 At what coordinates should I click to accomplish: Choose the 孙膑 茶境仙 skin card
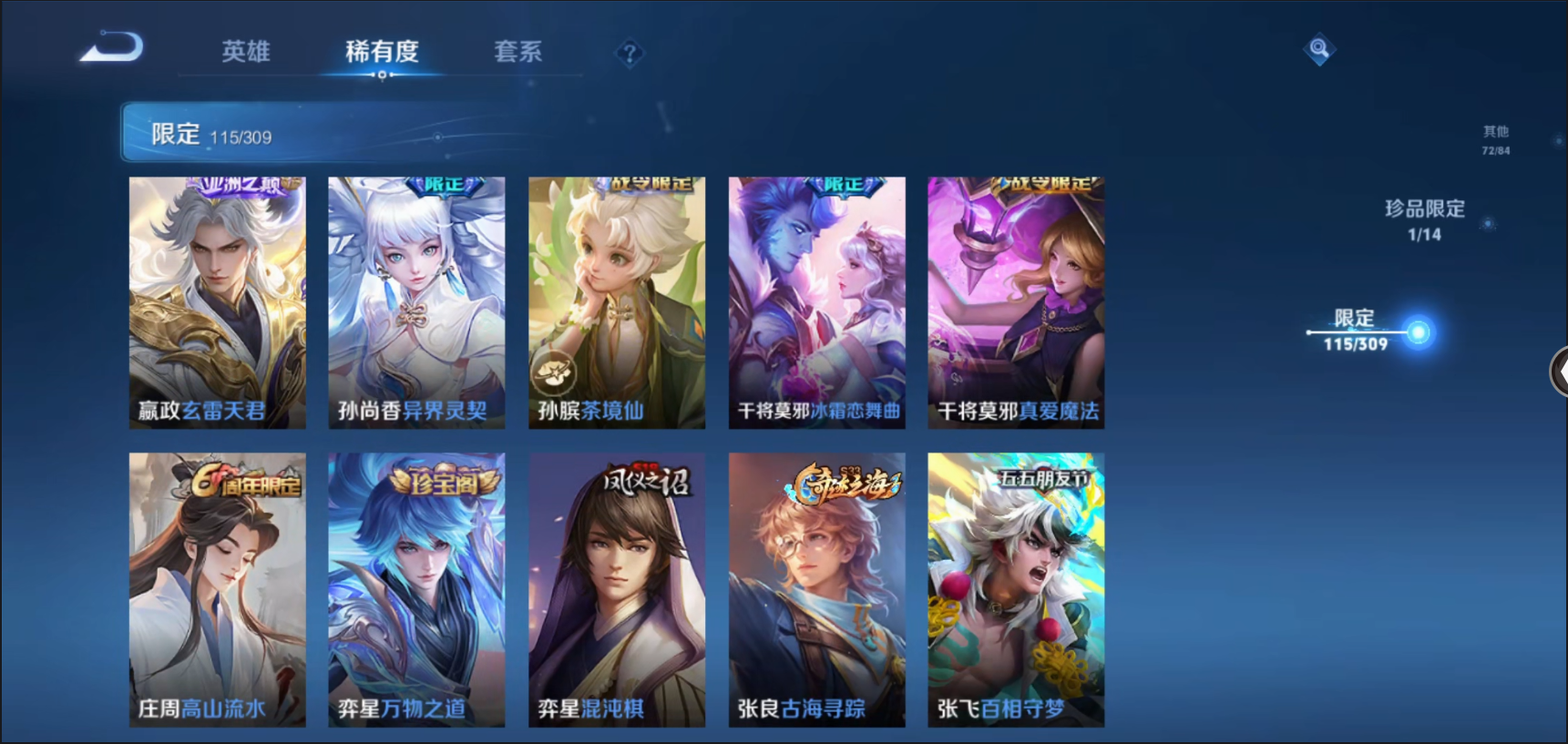coord(617,302)
